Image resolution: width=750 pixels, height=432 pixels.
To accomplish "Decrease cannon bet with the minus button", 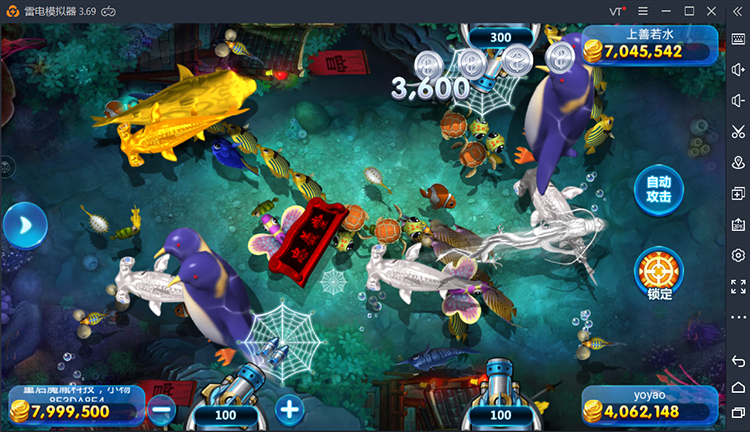I will [x=162, y=408].
